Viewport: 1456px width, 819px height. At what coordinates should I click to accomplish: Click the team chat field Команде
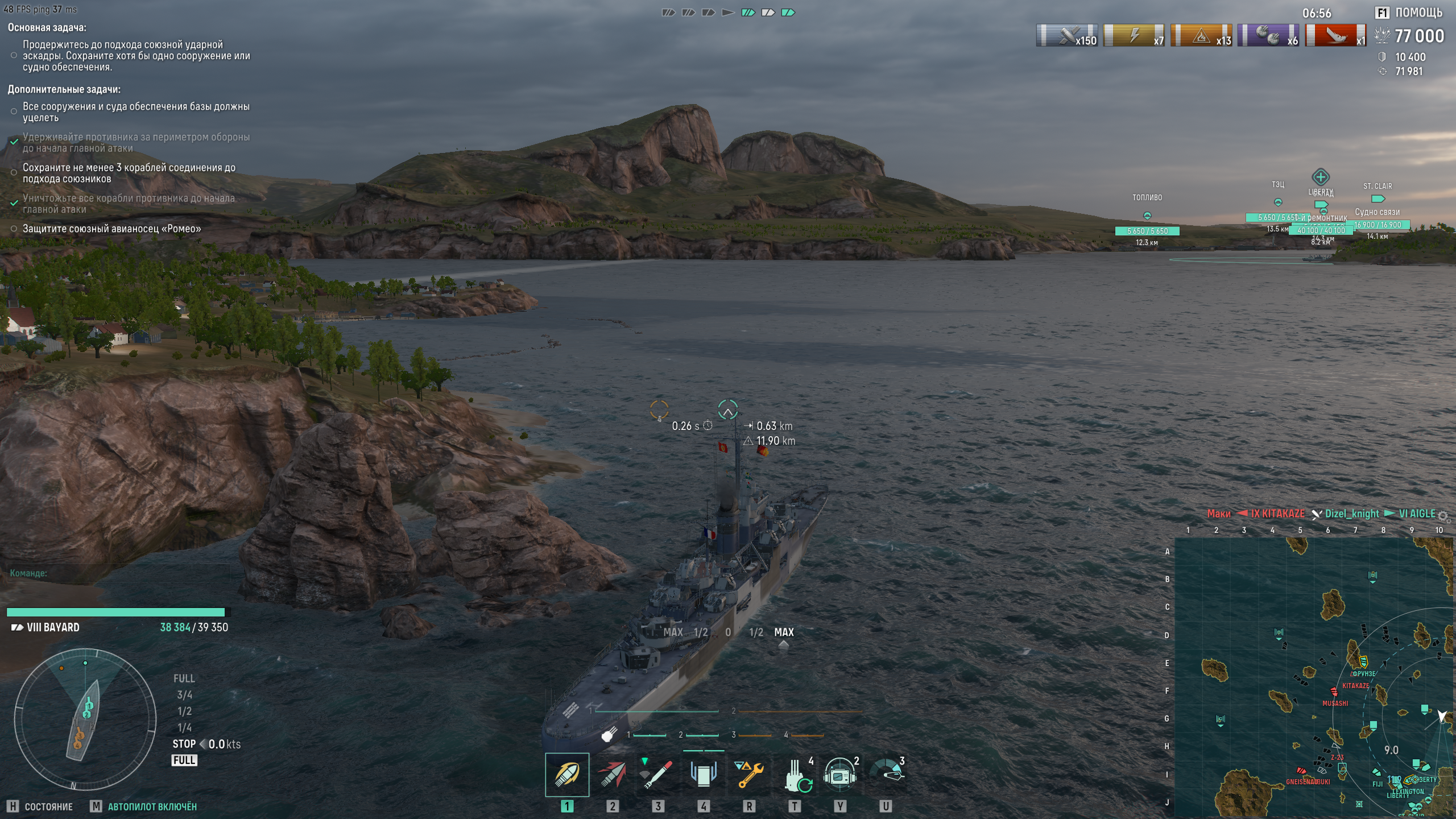pyautogui.click(x=114, y=573)
